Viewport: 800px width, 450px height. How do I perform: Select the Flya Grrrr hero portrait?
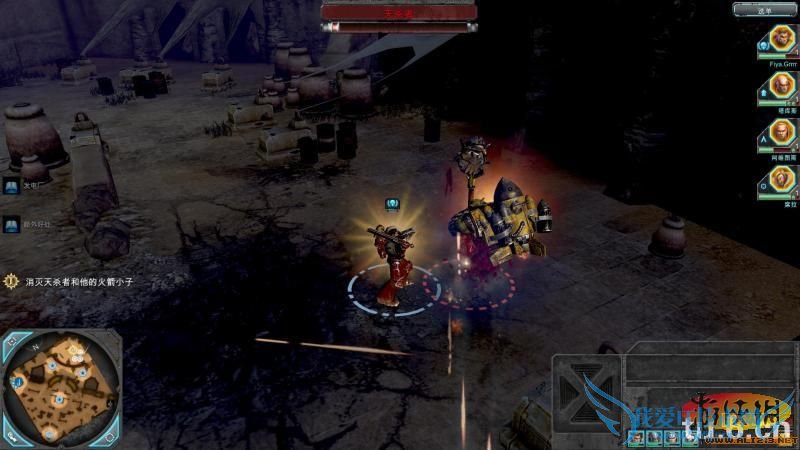[779, 39]
